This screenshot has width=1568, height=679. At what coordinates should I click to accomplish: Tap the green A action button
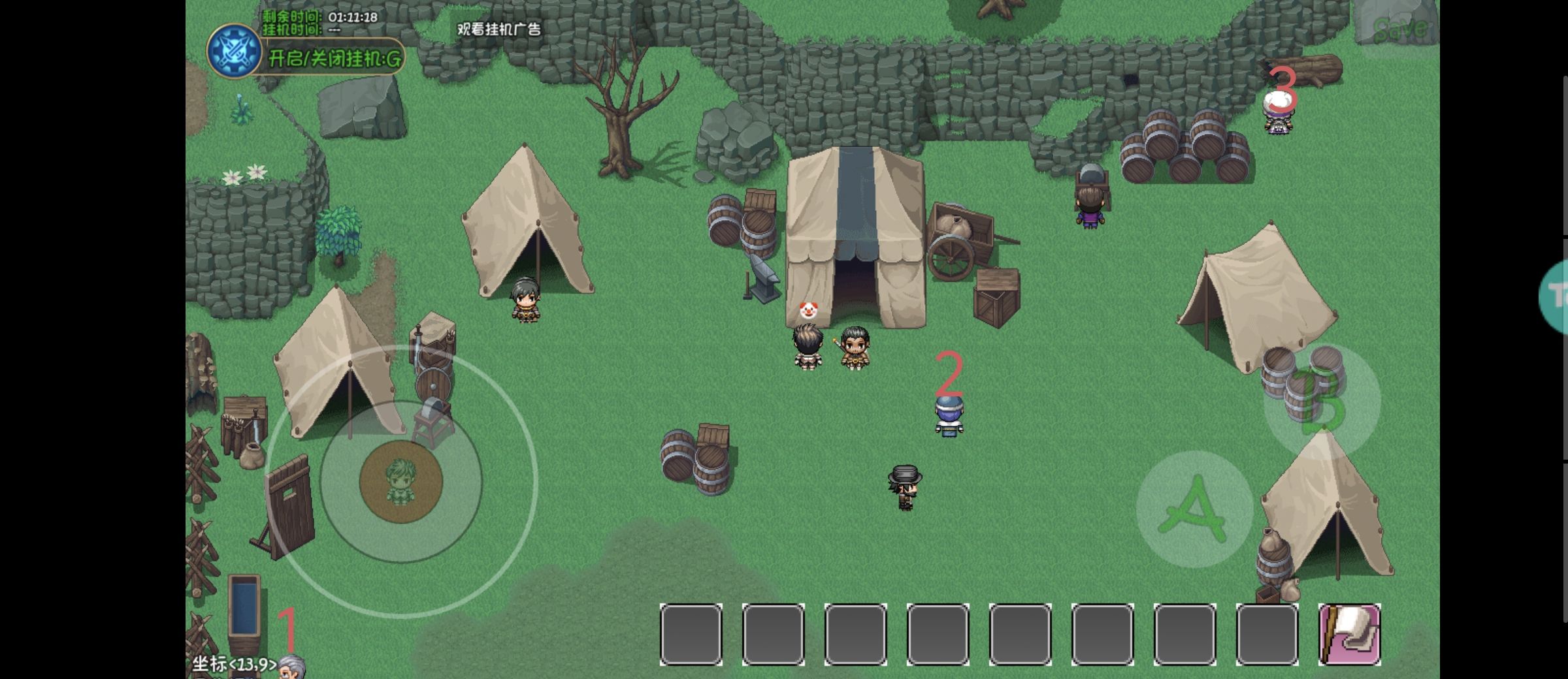pos(1193,509)
